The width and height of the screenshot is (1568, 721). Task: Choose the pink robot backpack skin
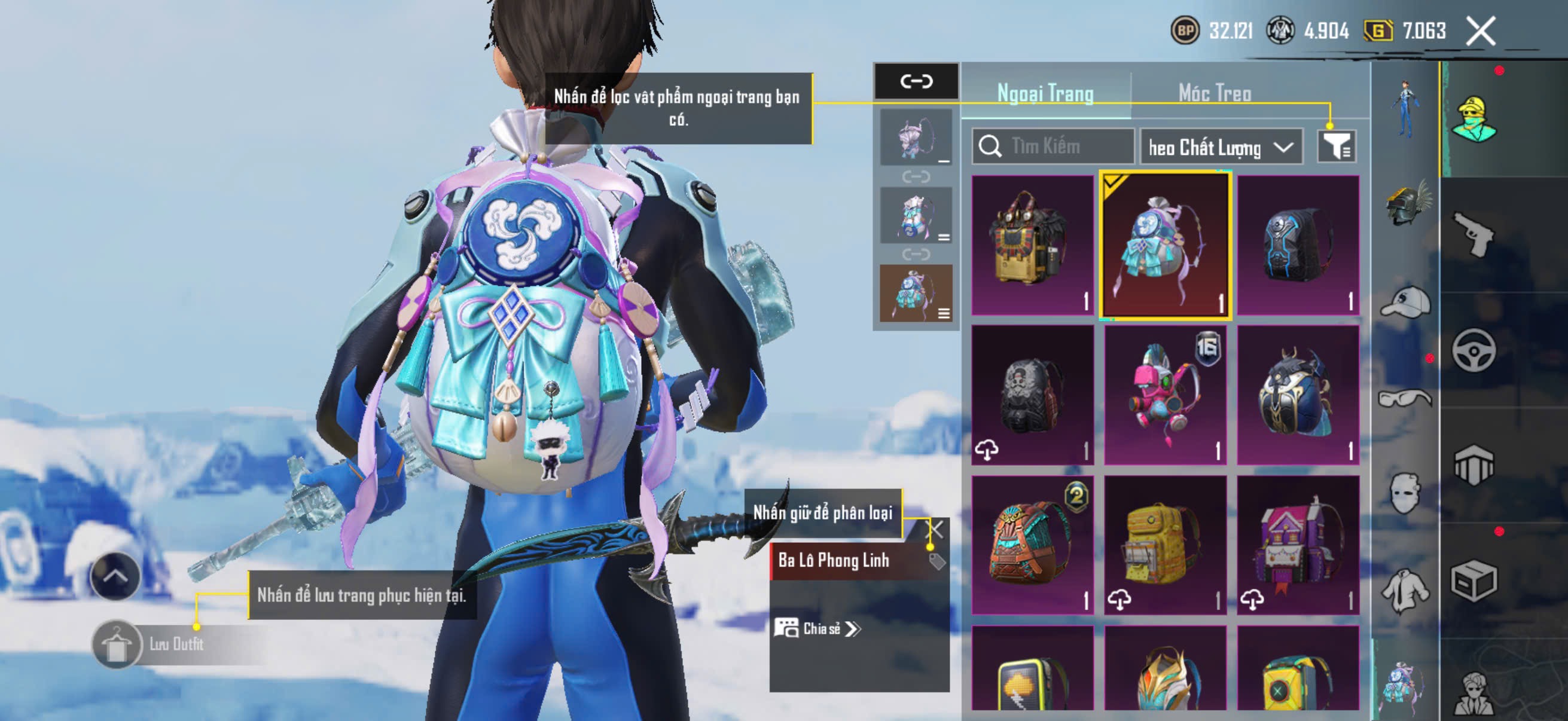point(1165,394)
